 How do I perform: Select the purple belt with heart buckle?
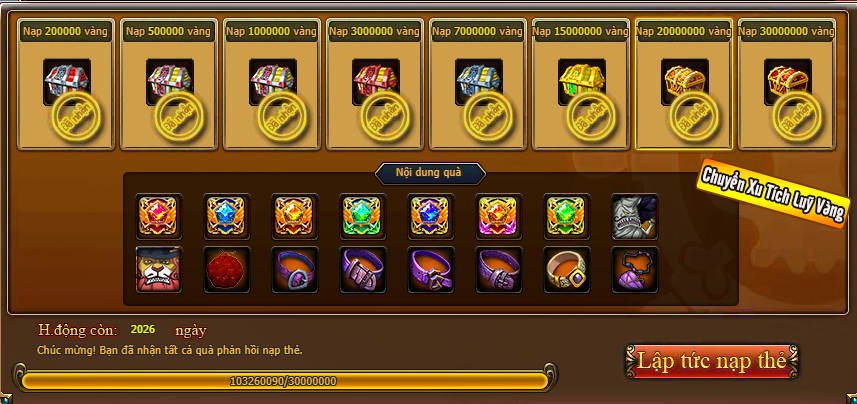(295, 270)
